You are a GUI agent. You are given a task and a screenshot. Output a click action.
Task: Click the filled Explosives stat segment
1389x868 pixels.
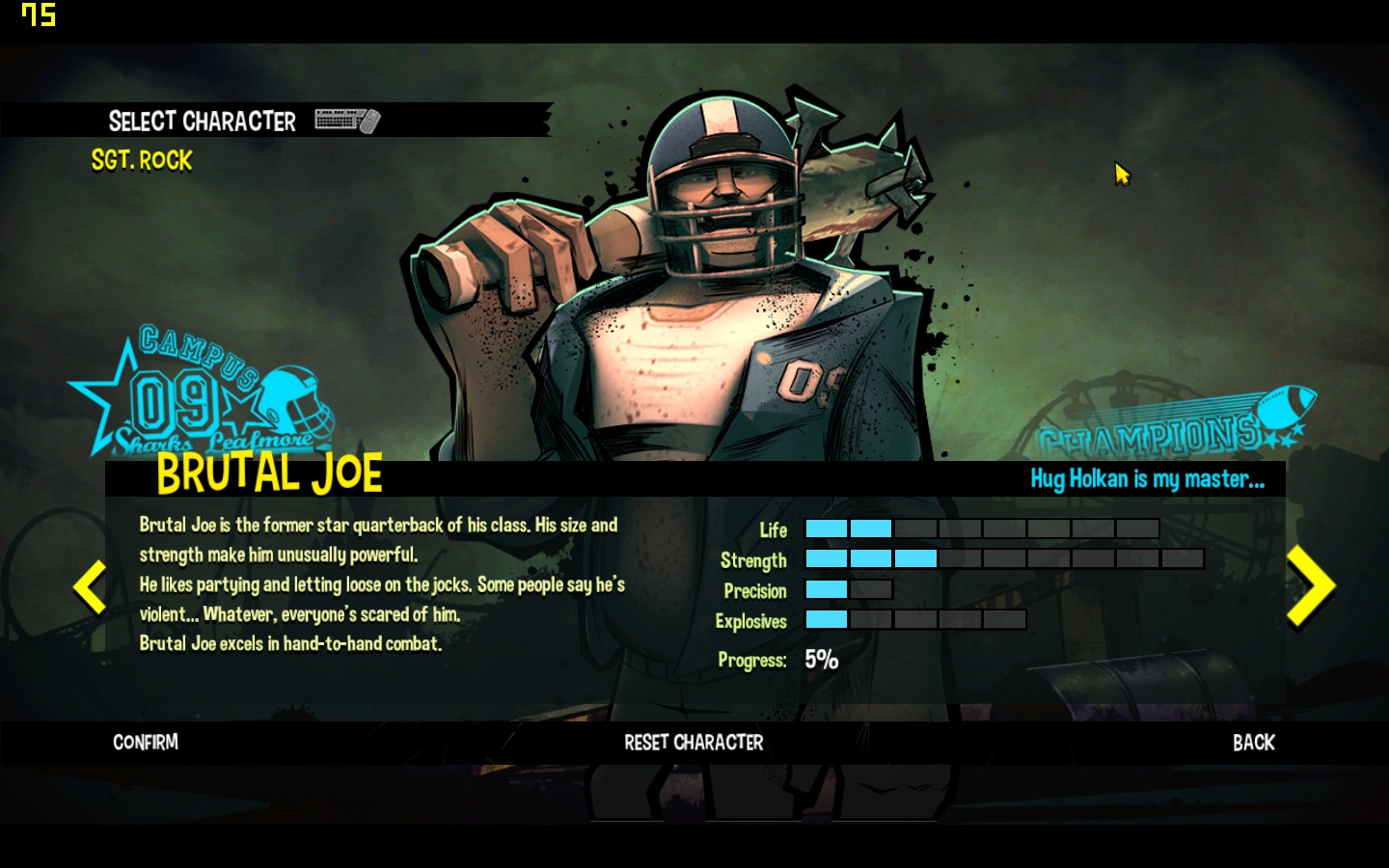(x=826, y=621)
